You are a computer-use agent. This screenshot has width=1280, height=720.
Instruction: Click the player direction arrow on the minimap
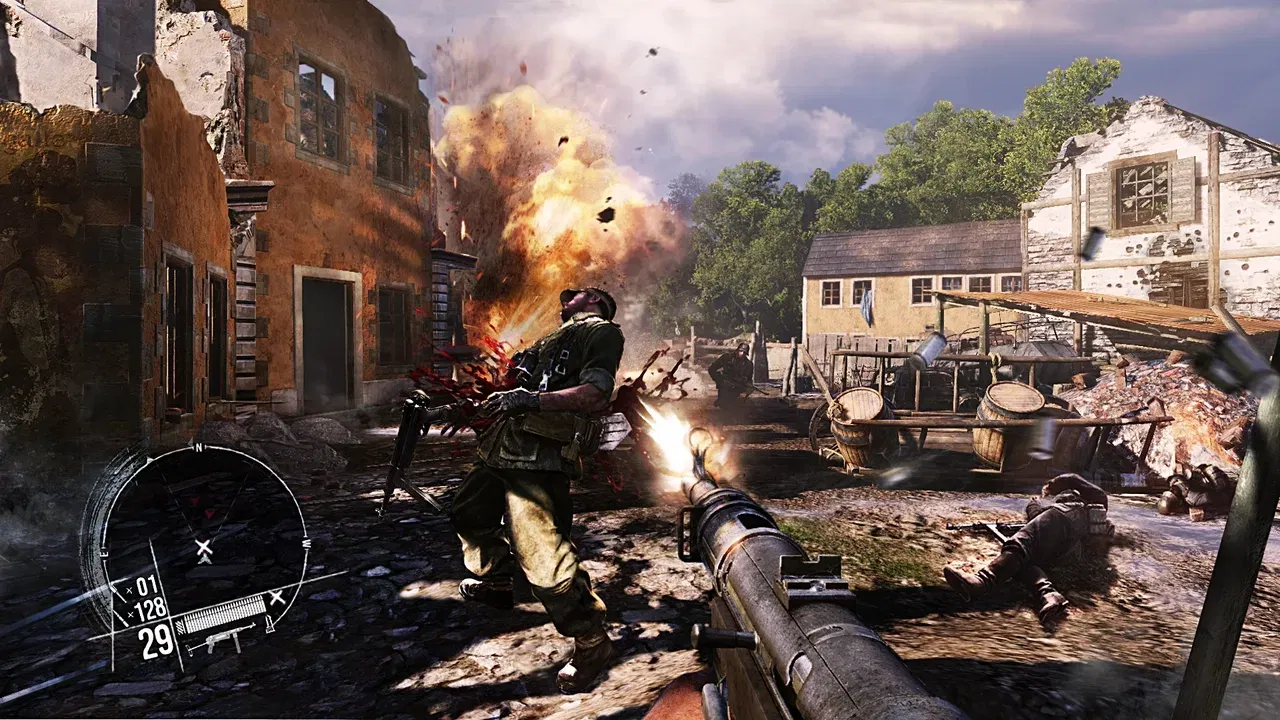[203, 561]
